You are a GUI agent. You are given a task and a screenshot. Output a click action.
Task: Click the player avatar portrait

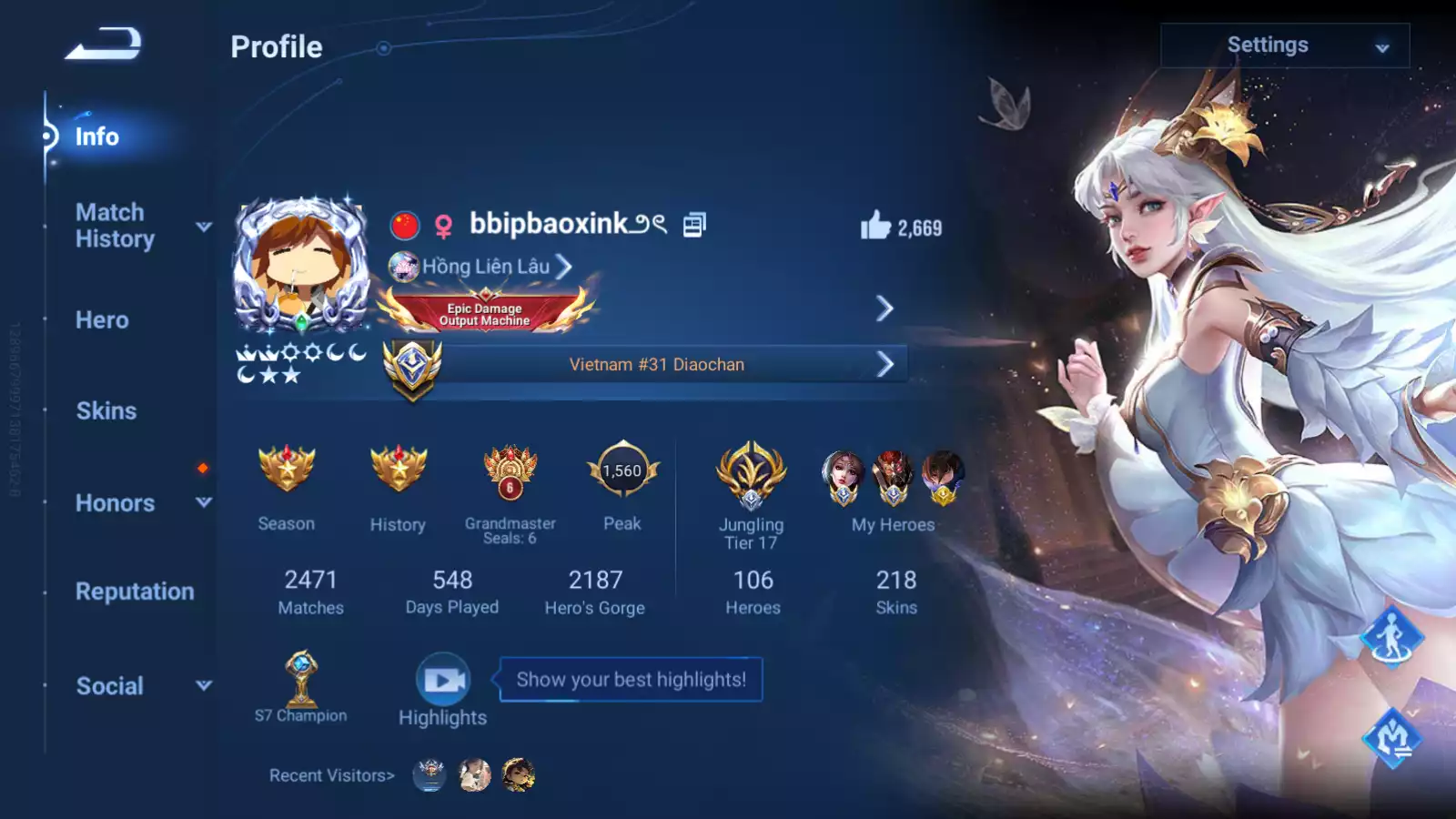coord(301,265)
